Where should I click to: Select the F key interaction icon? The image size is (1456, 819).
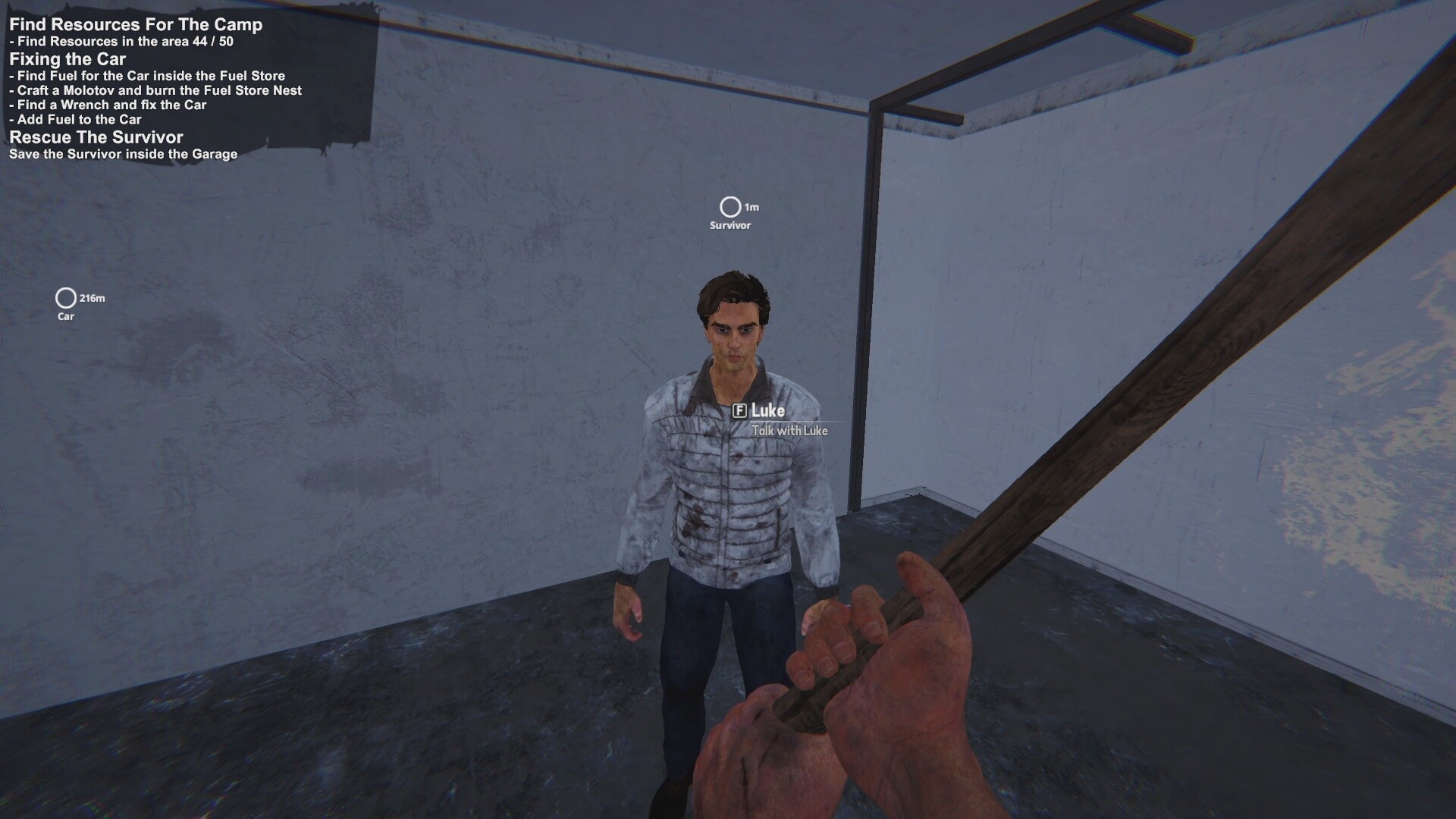point(740,412)
